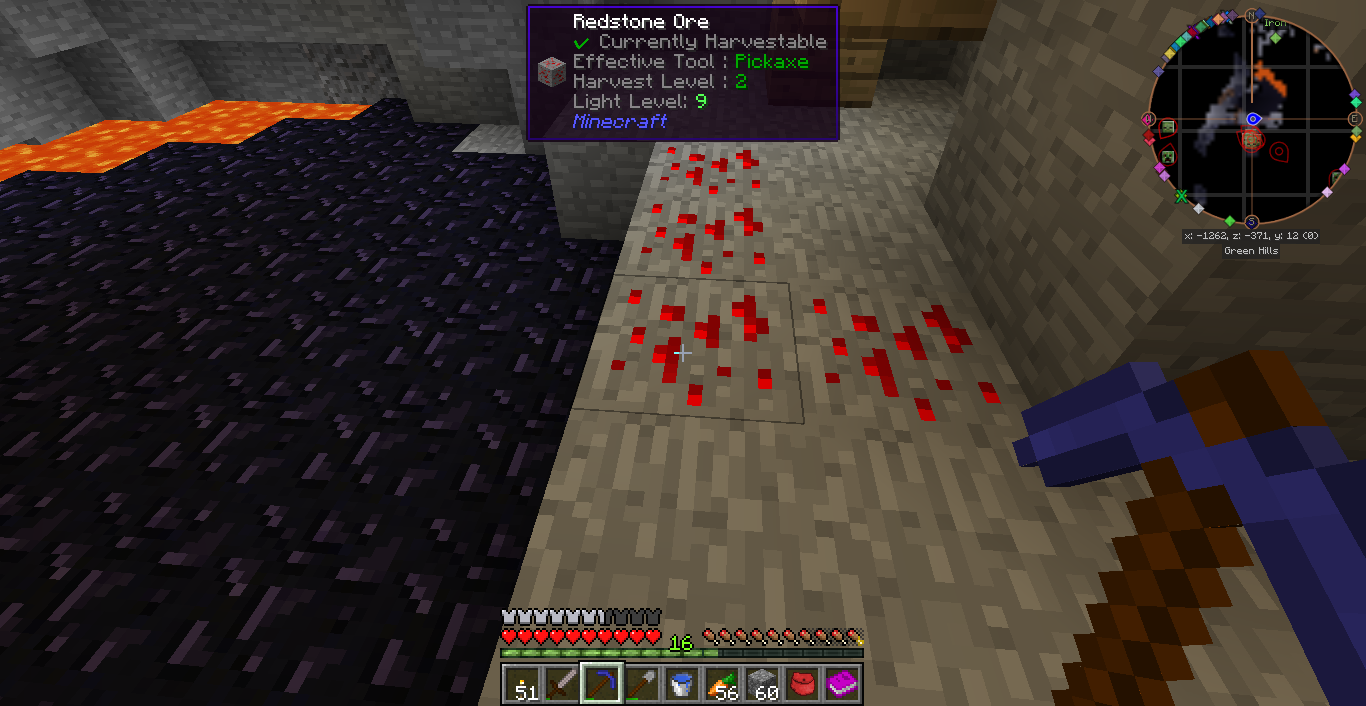Select the carrot stack hotbar slot
The height and width of the screenshot is (706, 1366).
(722, 684)
